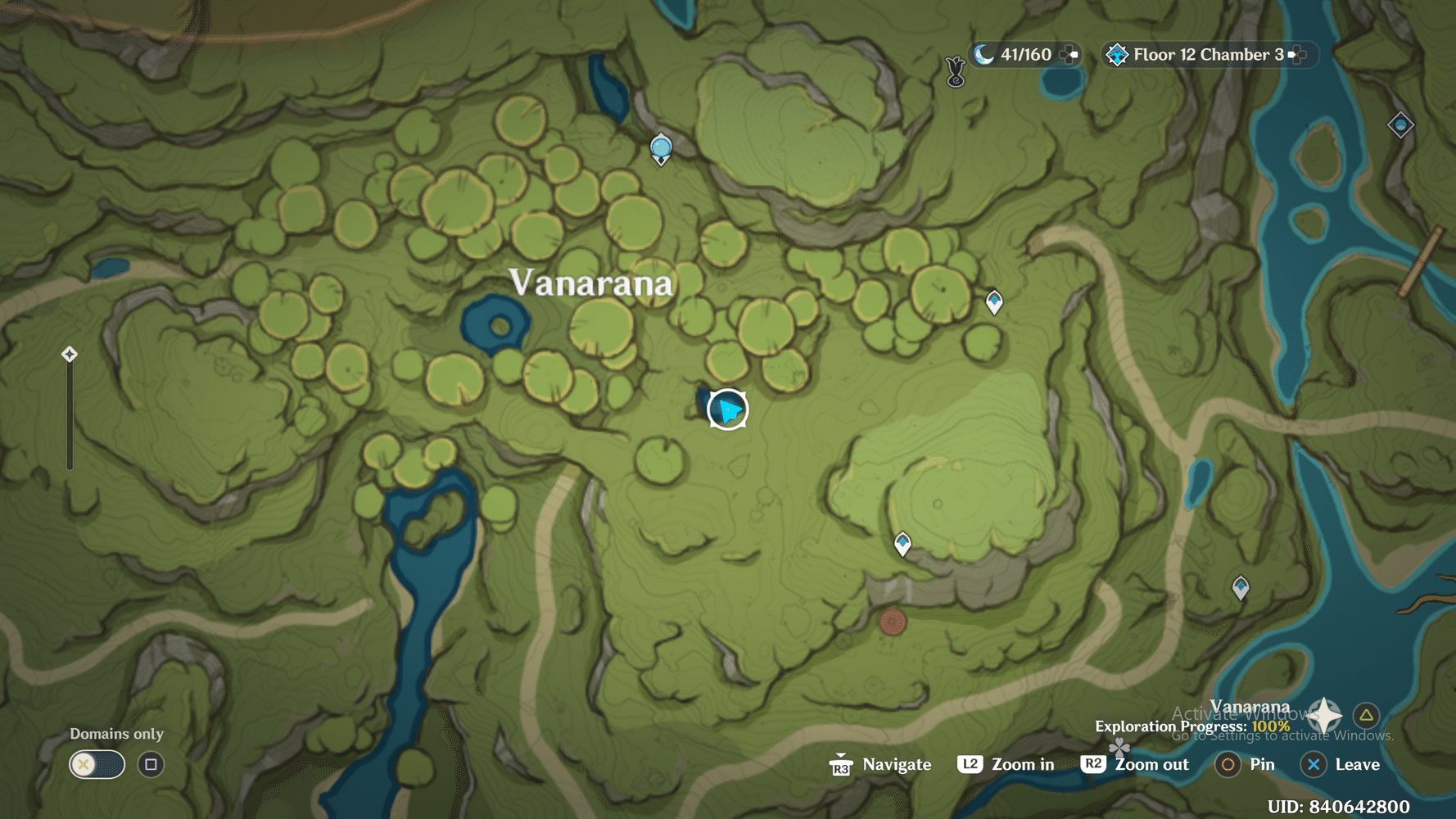This screenshot has height=819, width=1456.
Task: Click the blue dream bubble marker near the top
Action: click(660, 147)
